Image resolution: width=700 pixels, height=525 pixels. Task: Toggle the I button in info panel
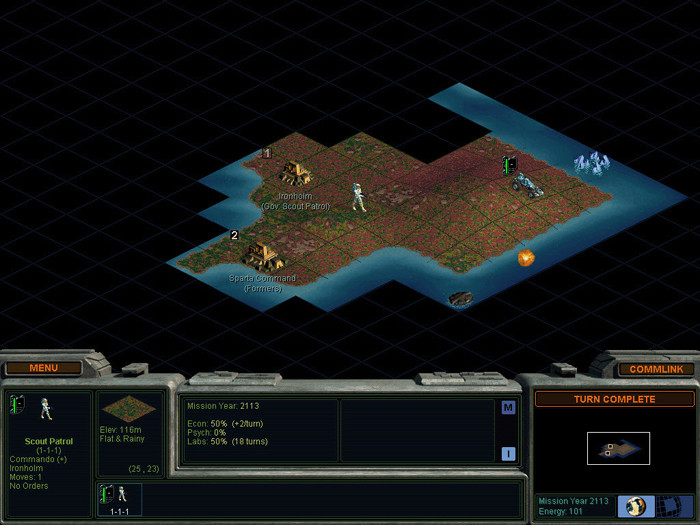pyautogui.click(x=508, y=453)
